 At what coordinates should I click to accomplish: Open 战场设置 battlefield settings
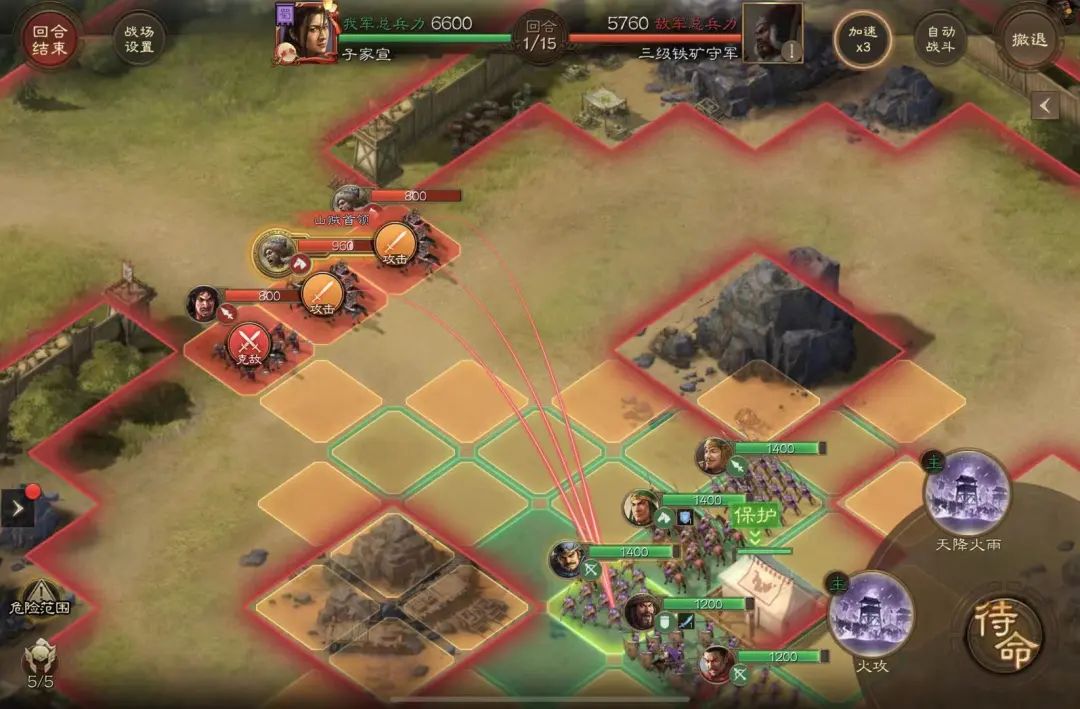tap(139, 39)
